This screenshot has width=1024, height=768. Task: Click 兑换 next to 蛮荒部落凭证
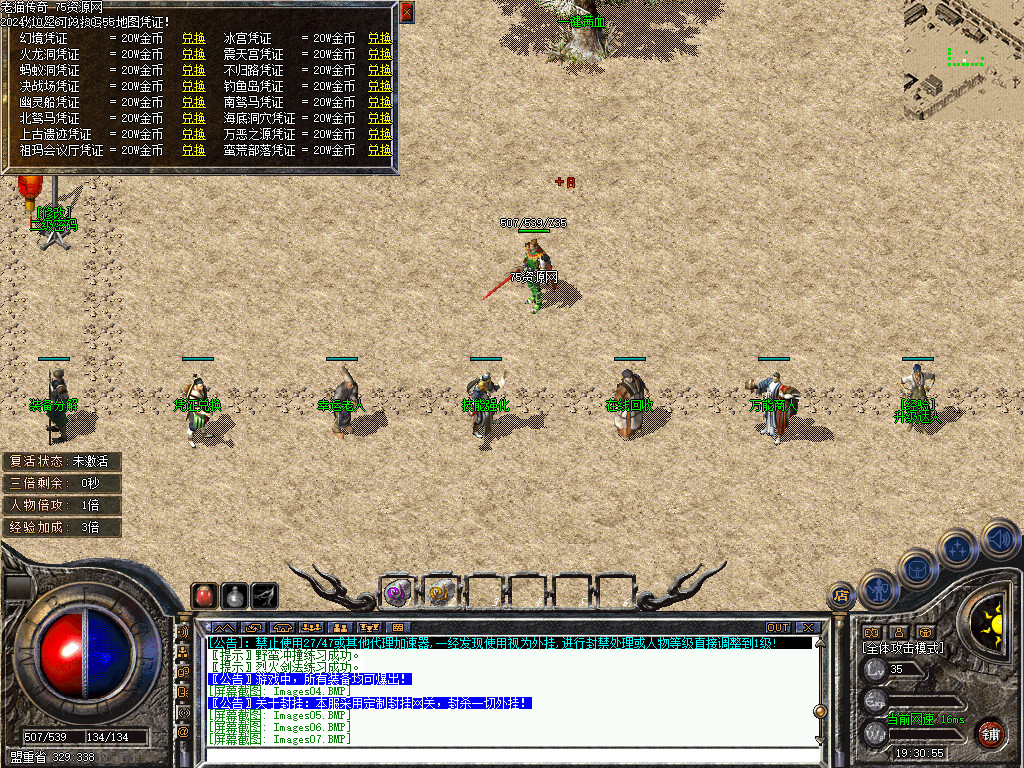coord(379,151)
